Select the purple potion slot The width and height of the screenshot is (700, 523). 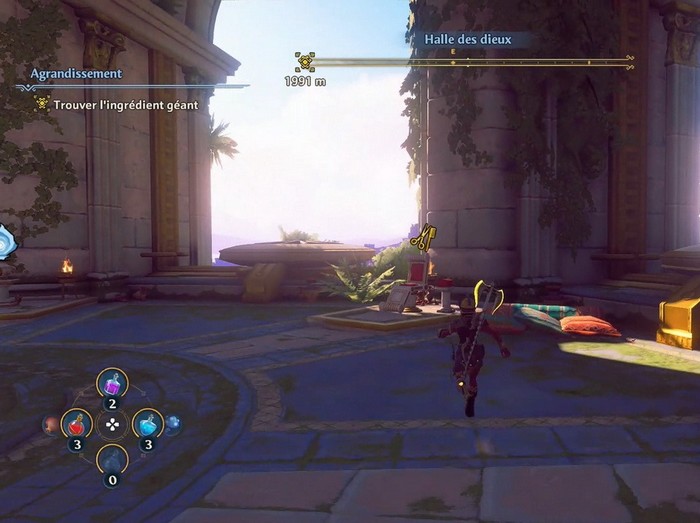tap(112, 383)
